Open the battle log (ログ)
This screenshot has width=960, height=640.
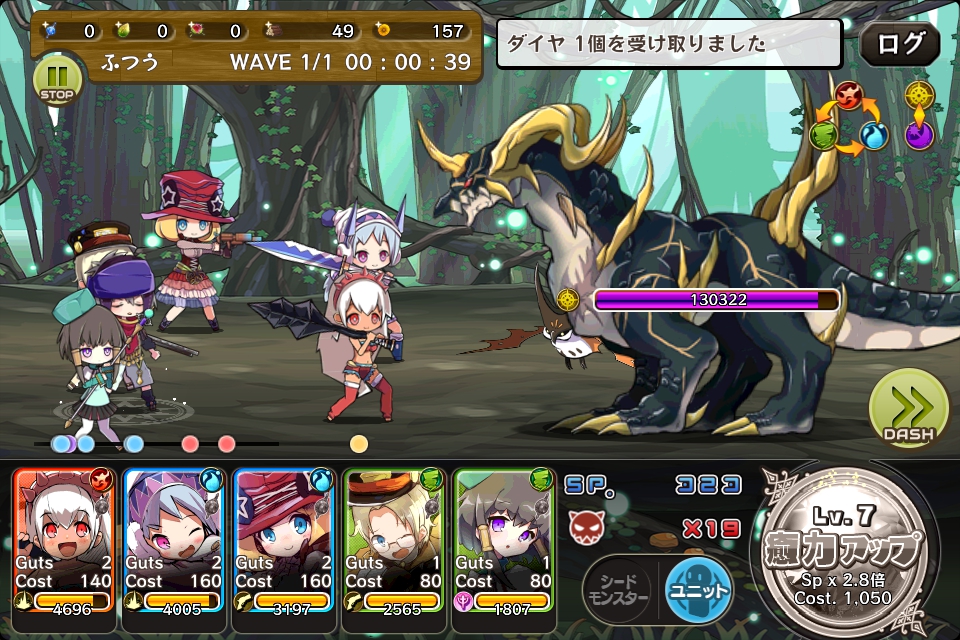click(899, 44)
